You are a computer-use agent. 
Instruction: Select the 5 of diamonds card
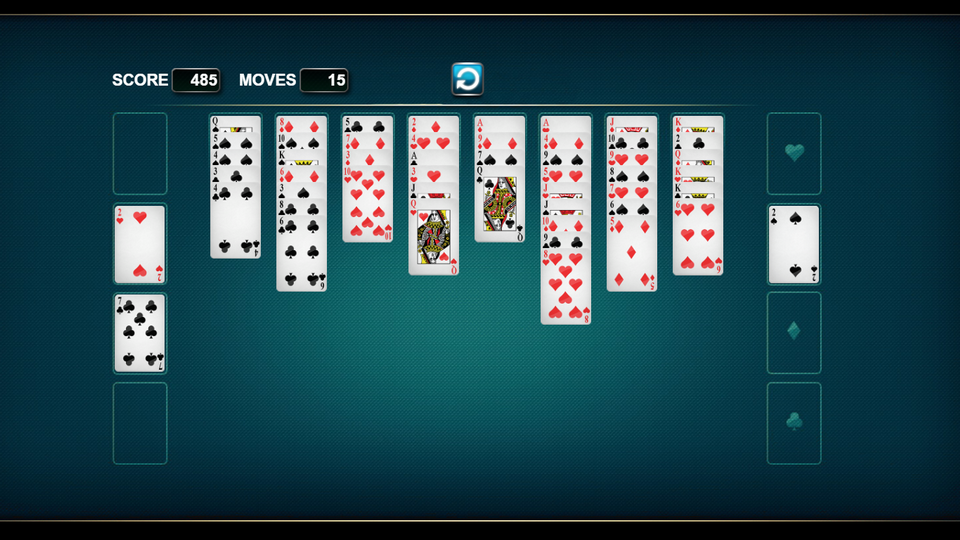(632, 255)
